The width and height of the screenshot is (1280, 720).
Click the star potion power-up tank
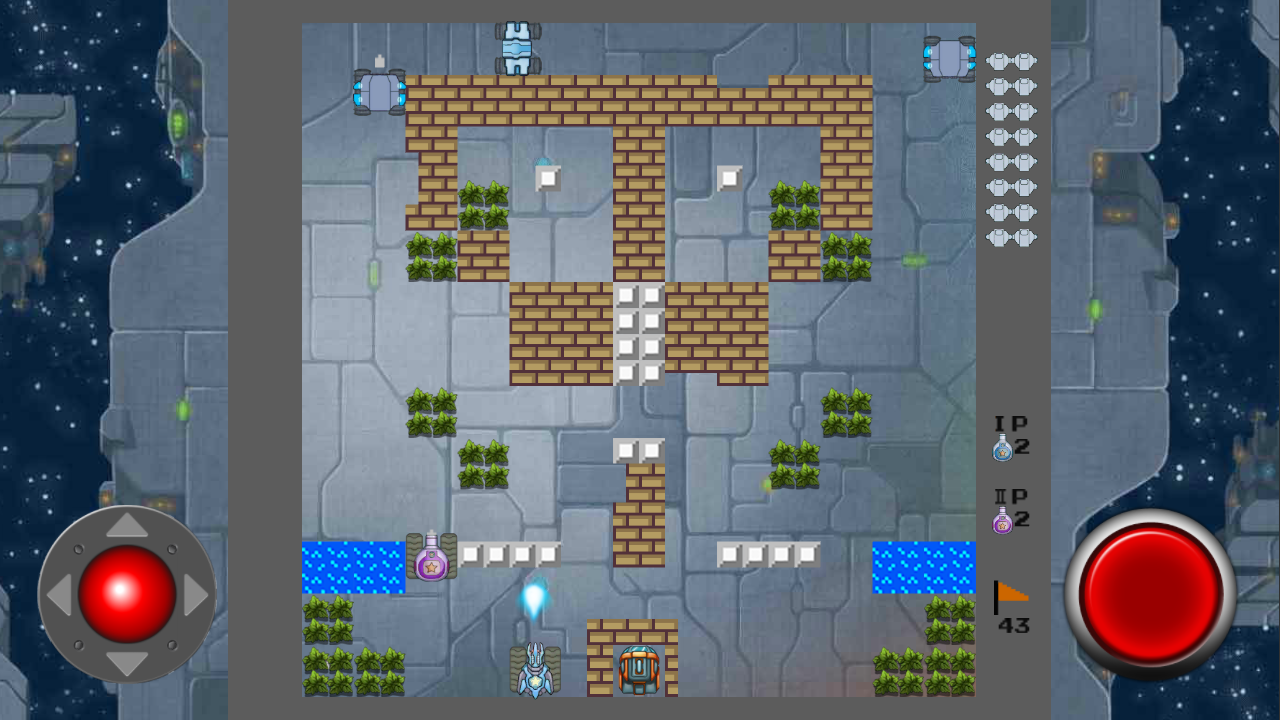[430, 560]
